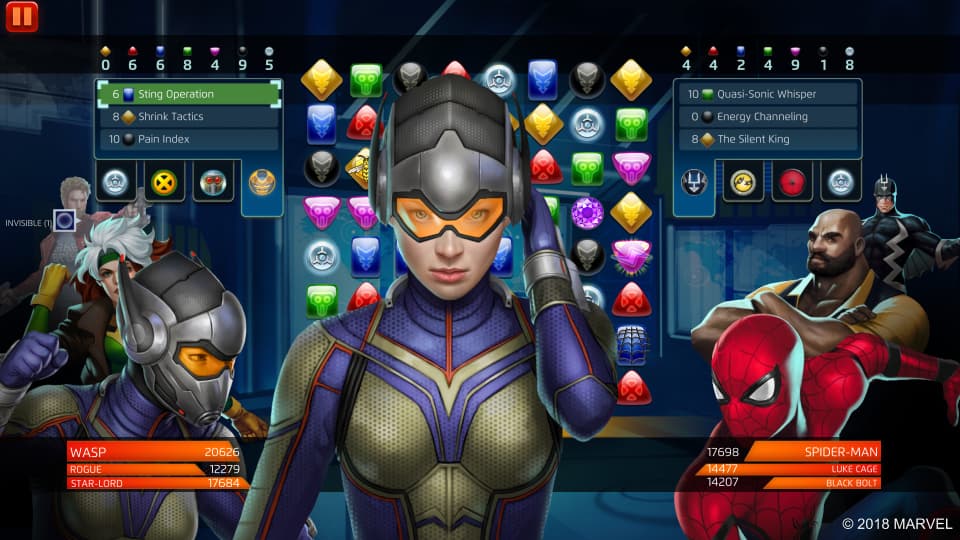Select the Shrink Tactics ability
The image size is (960, 540).
(x=188, y=117)
